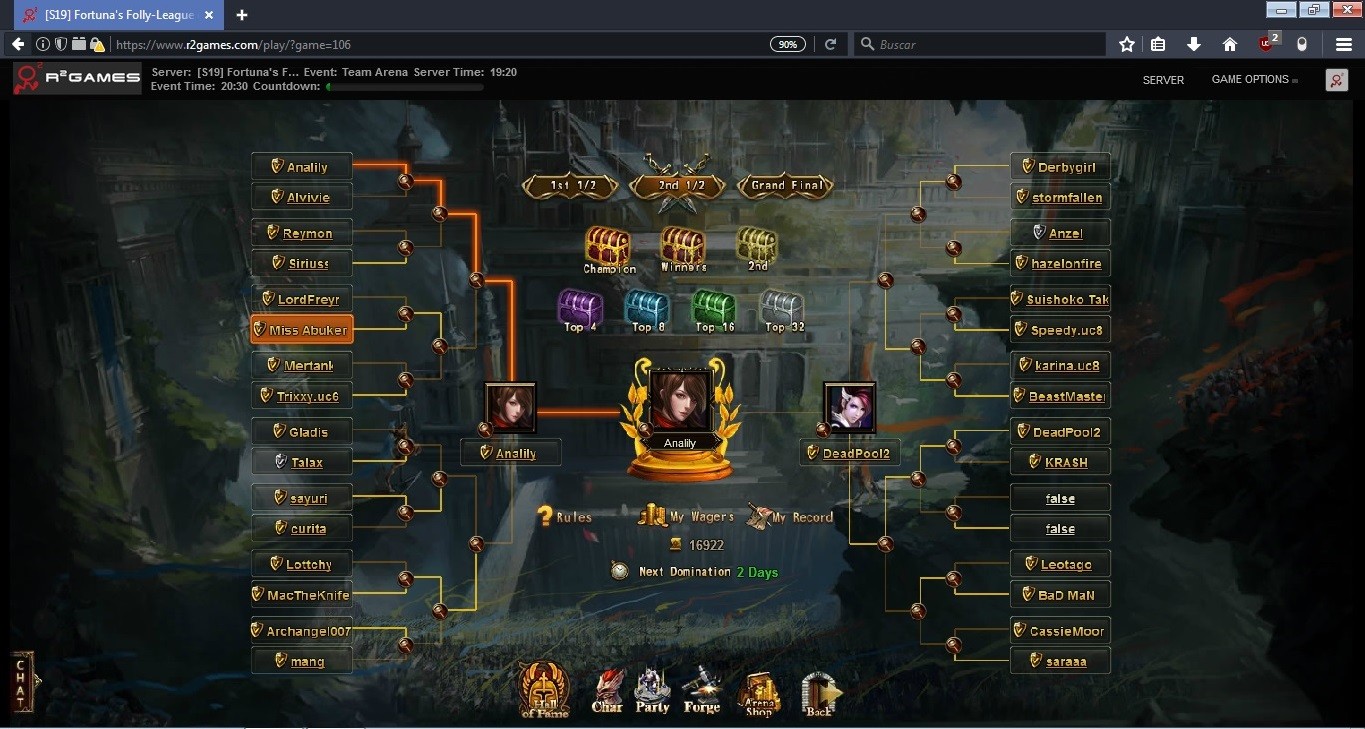Image resolution: width=1365 pixels, height=729 pixels.
Task: Switch to the 1st 1/2 bracket tab
Action: 570,185
